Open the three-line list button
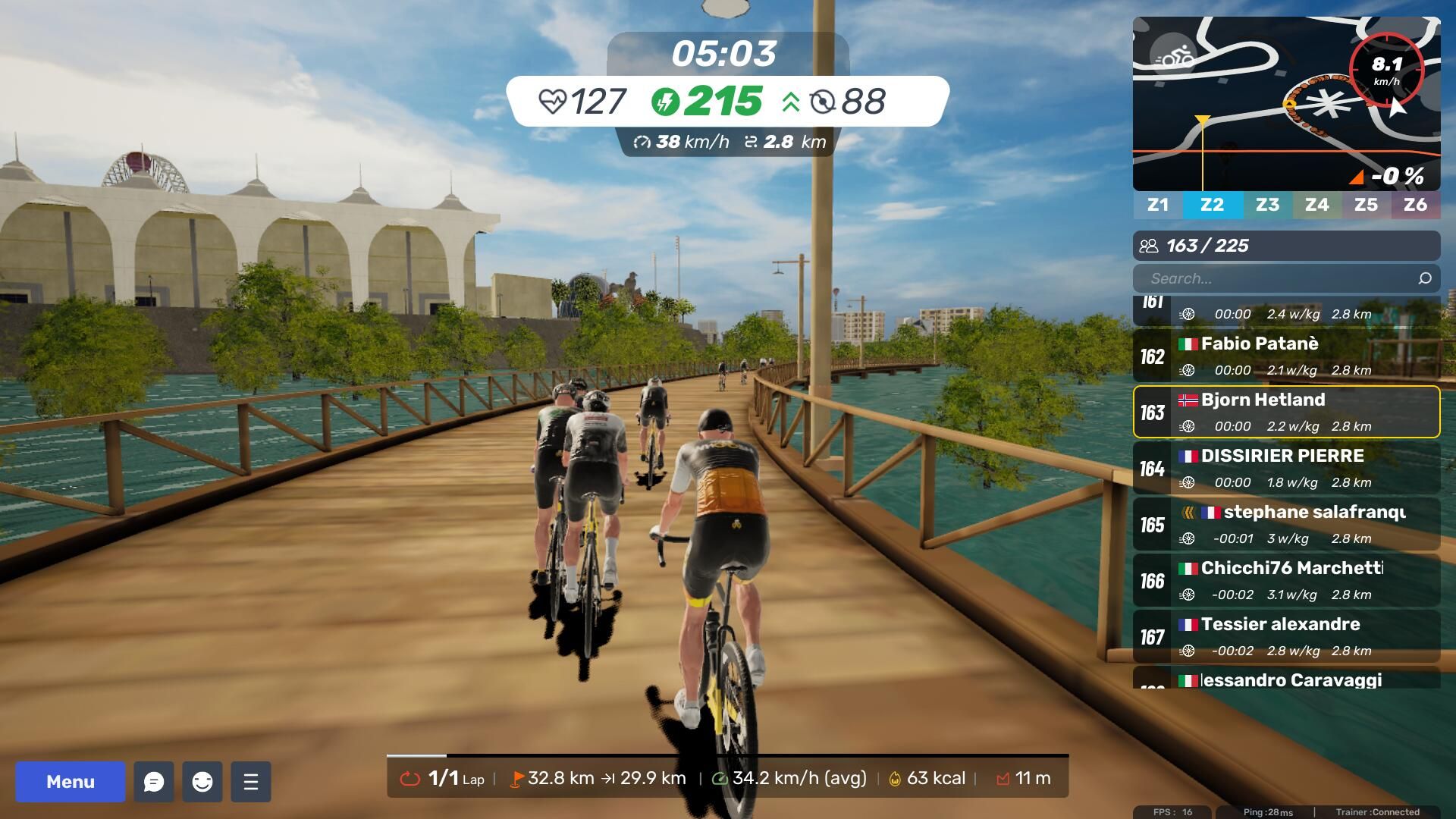 251,782
